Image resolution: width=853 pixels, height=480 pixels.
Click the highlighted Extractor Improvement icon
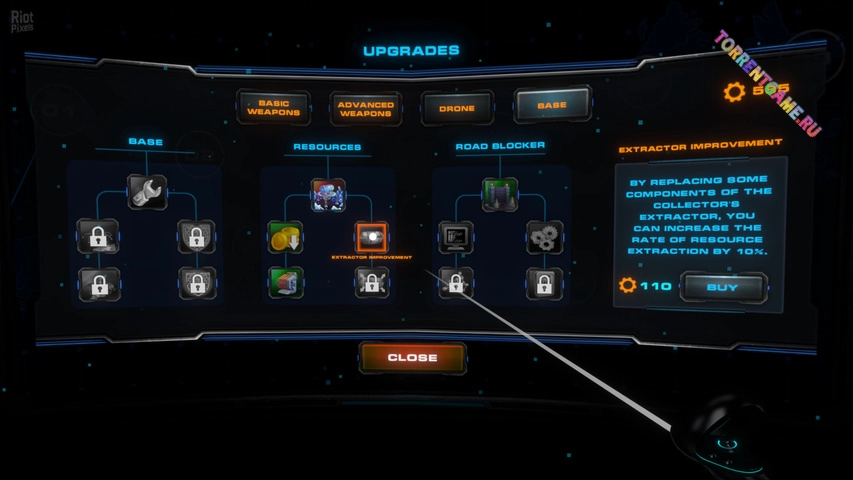pos(372,237)
